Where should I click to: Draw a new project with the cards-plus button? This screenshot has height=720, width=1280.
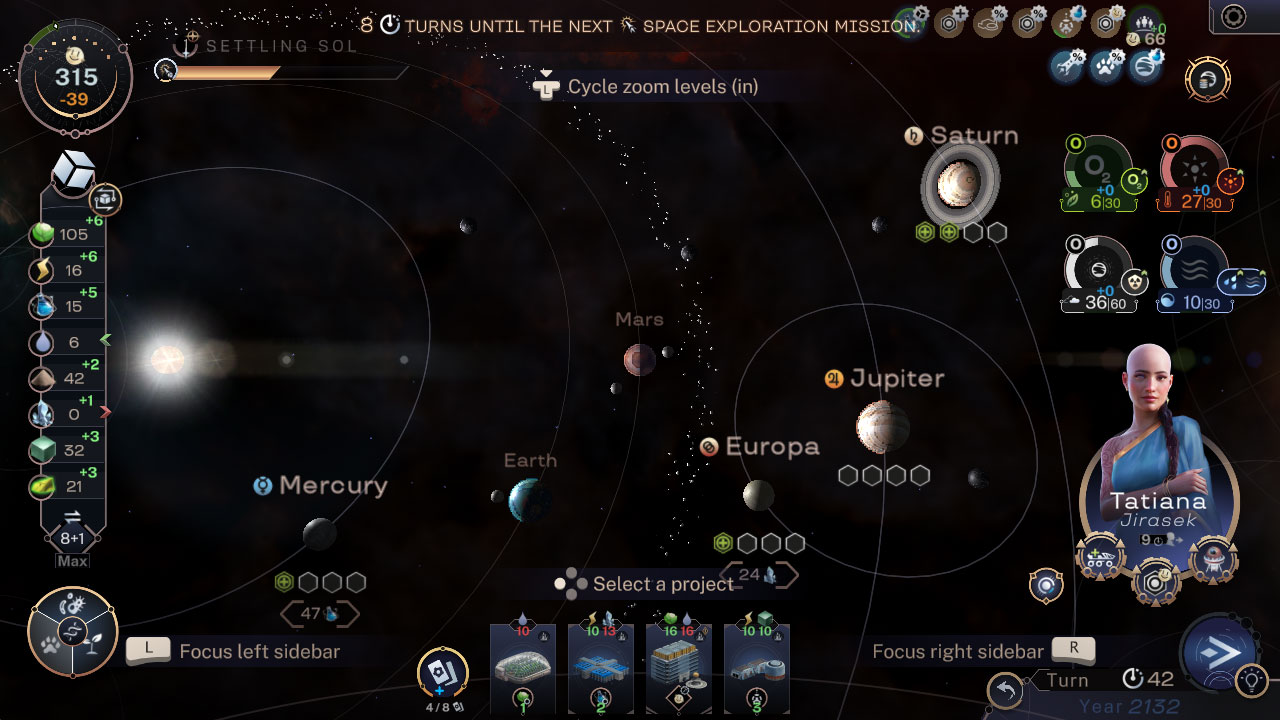442,671
